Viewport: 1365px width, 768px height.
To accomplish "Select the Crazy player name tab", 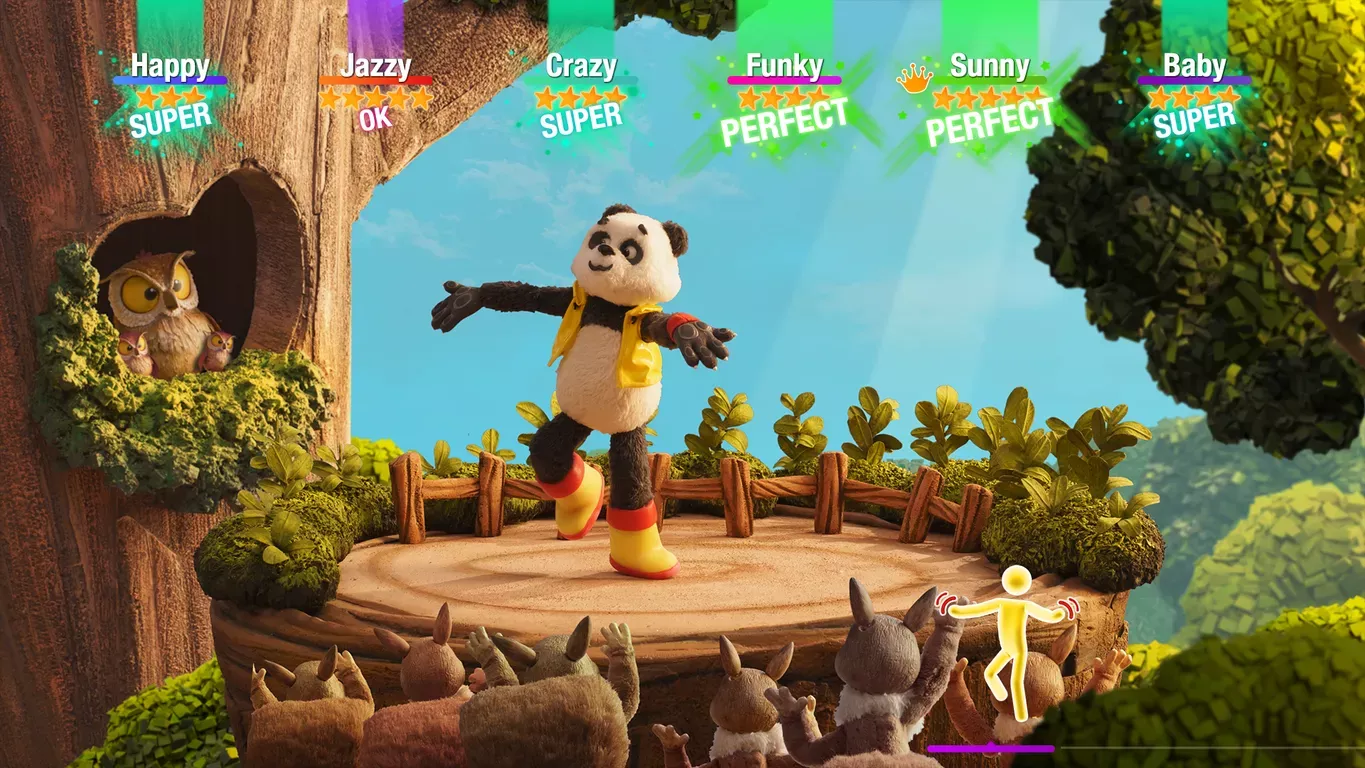I will [581, 68].
